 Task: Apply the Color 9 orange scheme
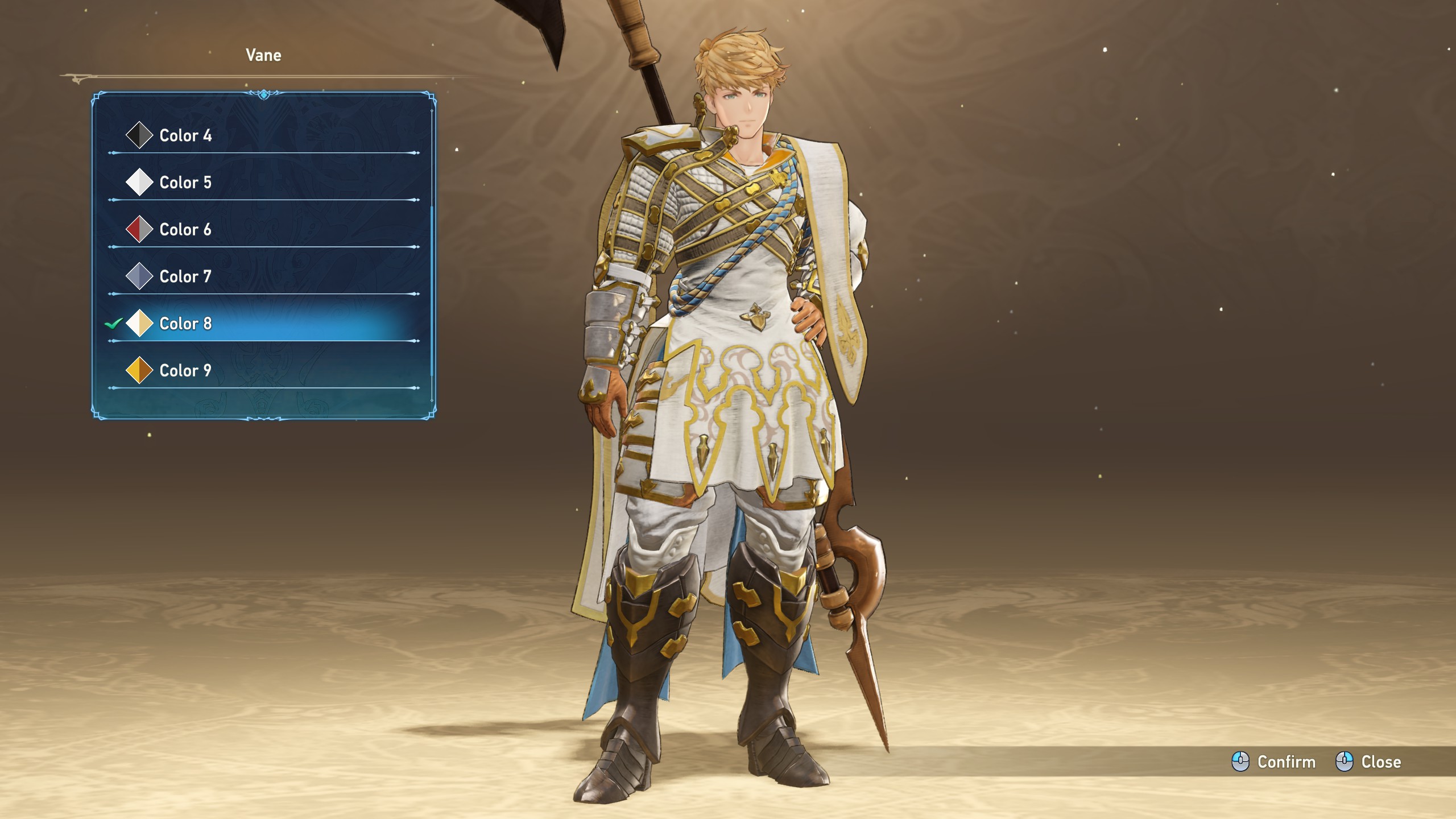(185, 371)
